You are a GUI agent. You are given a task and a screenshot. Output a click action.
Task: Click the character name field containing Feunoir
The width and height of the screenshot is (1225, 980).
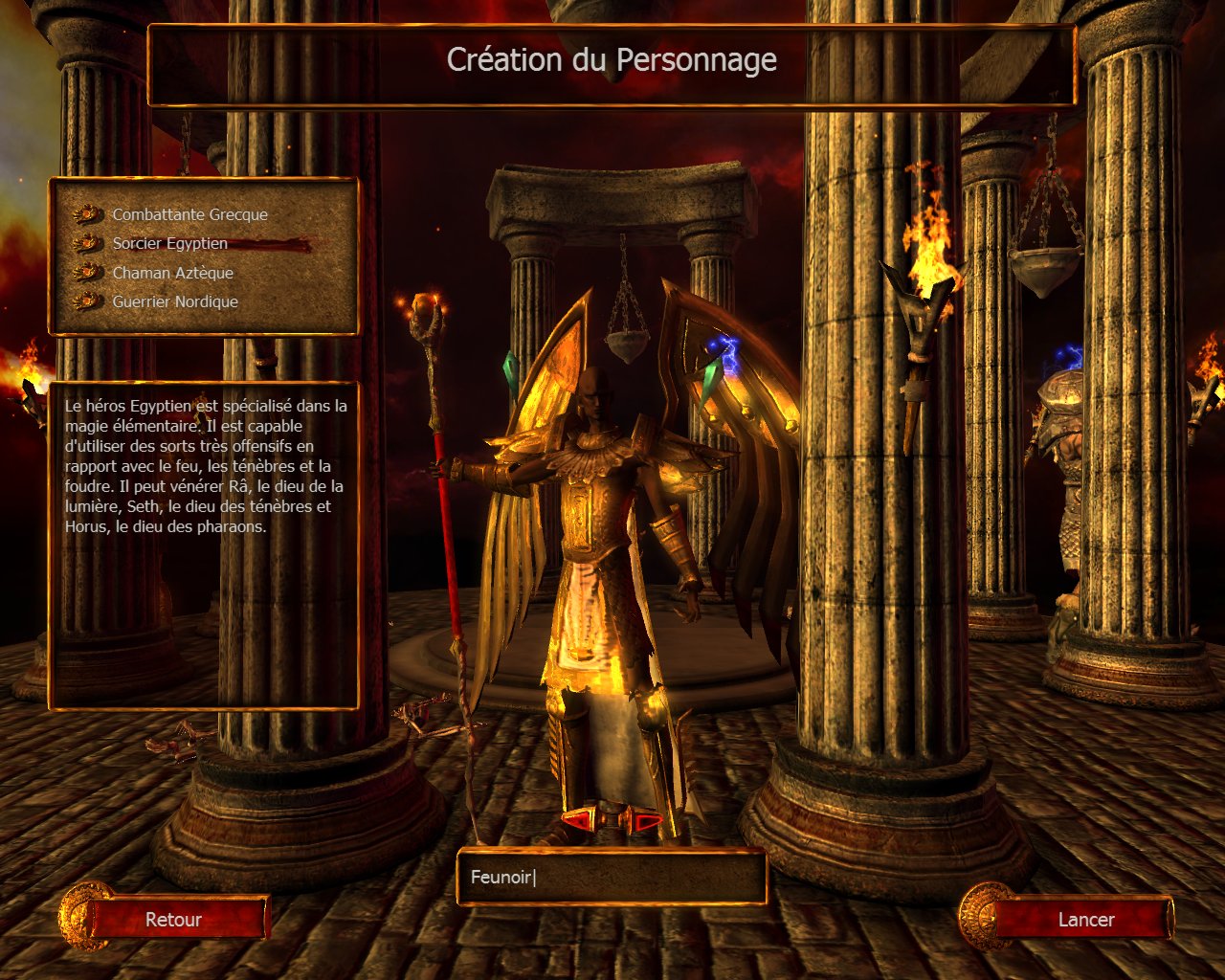tap(612, 877)
